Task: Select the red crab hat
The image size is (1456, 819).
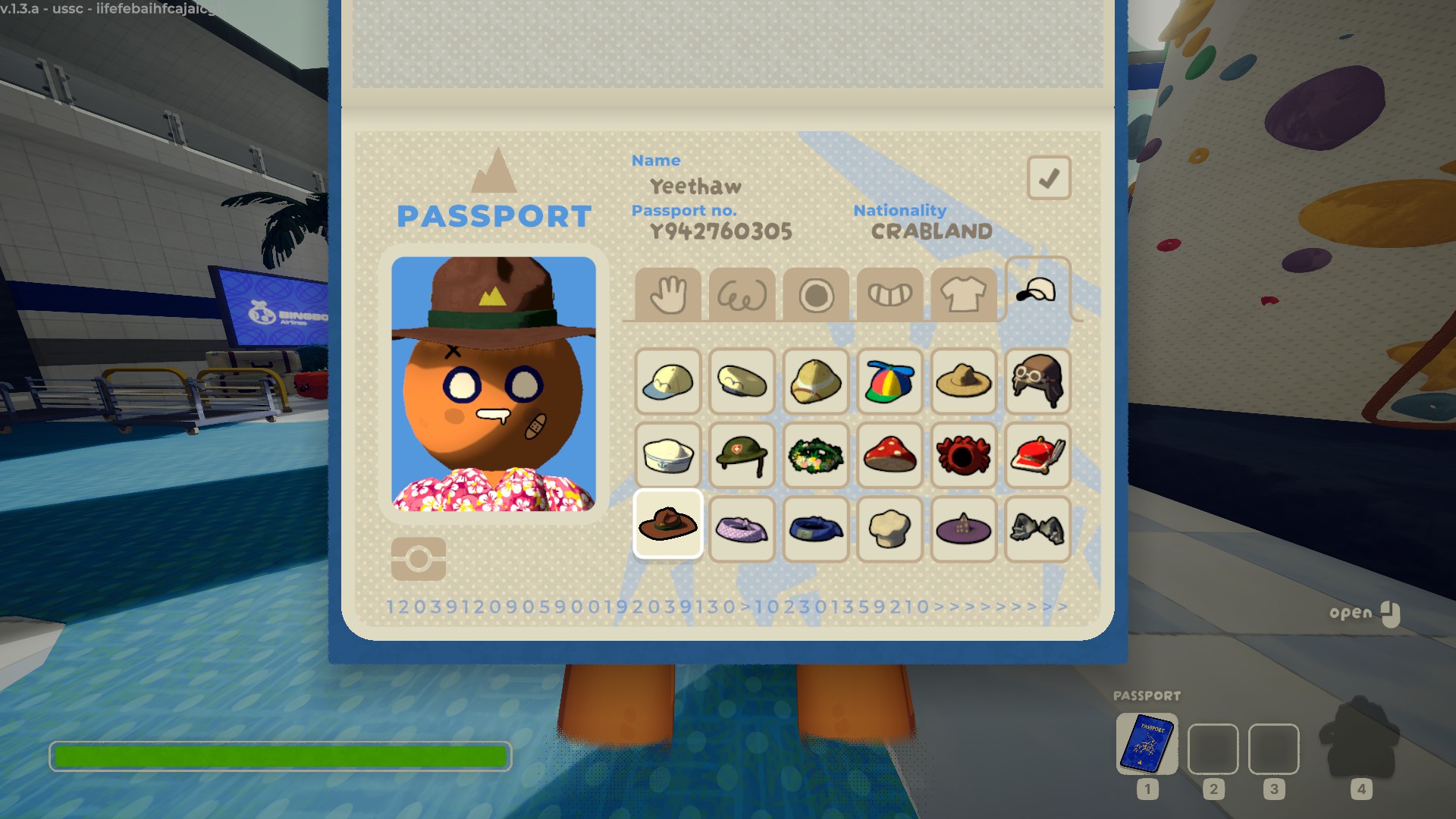Action: tap(963, 455)
